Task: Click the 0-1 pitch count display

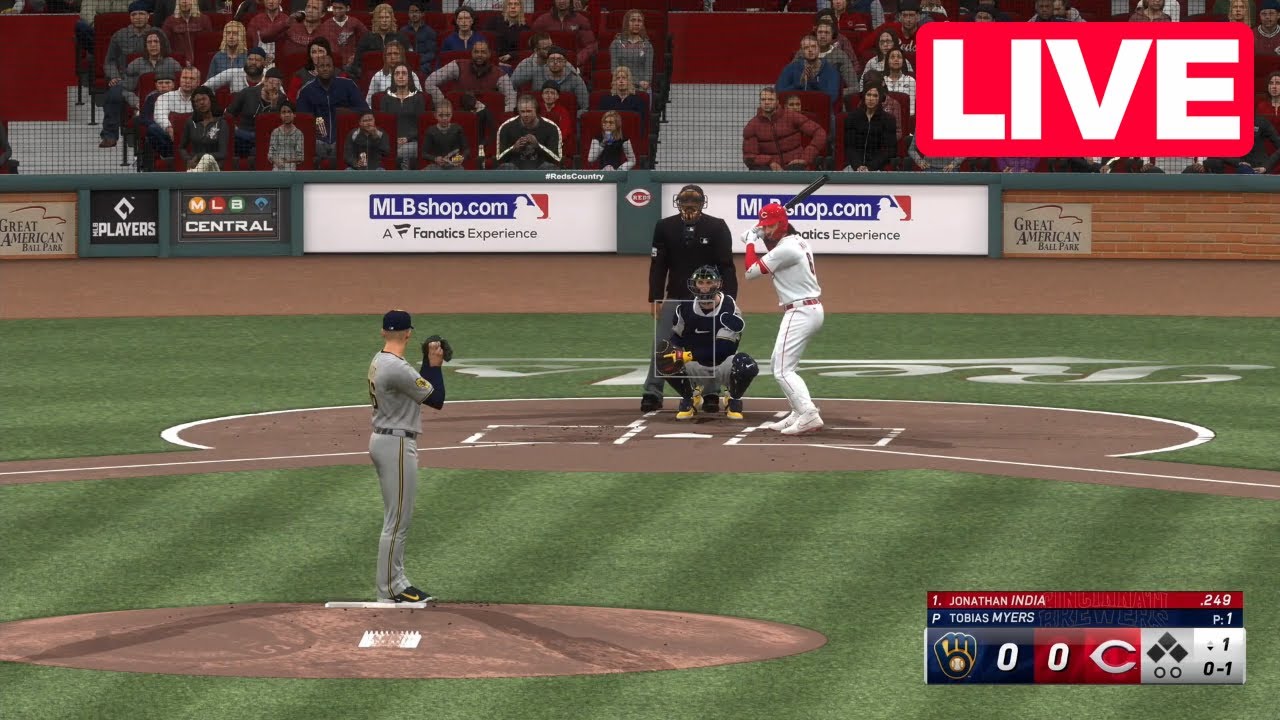Action: point(1218,668)
